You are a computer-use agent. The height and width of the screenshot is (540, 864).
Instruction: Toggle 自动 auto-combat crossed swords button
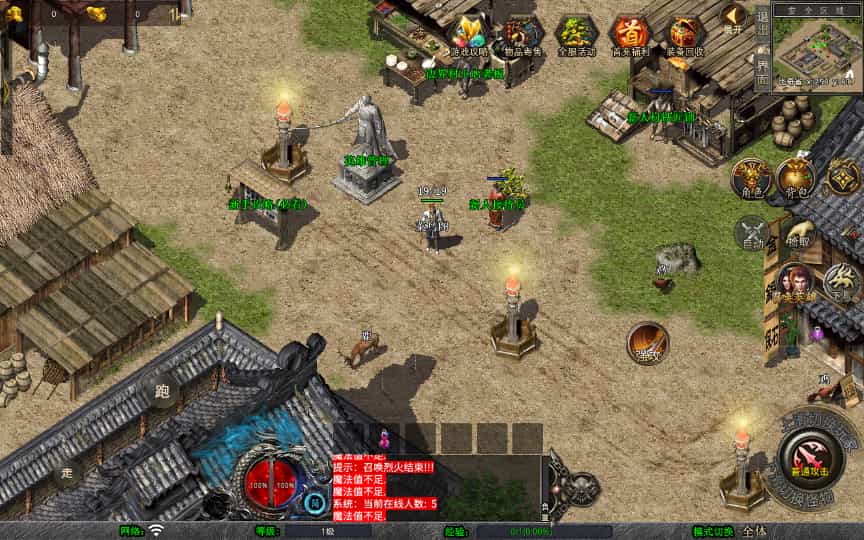[752, 233]
